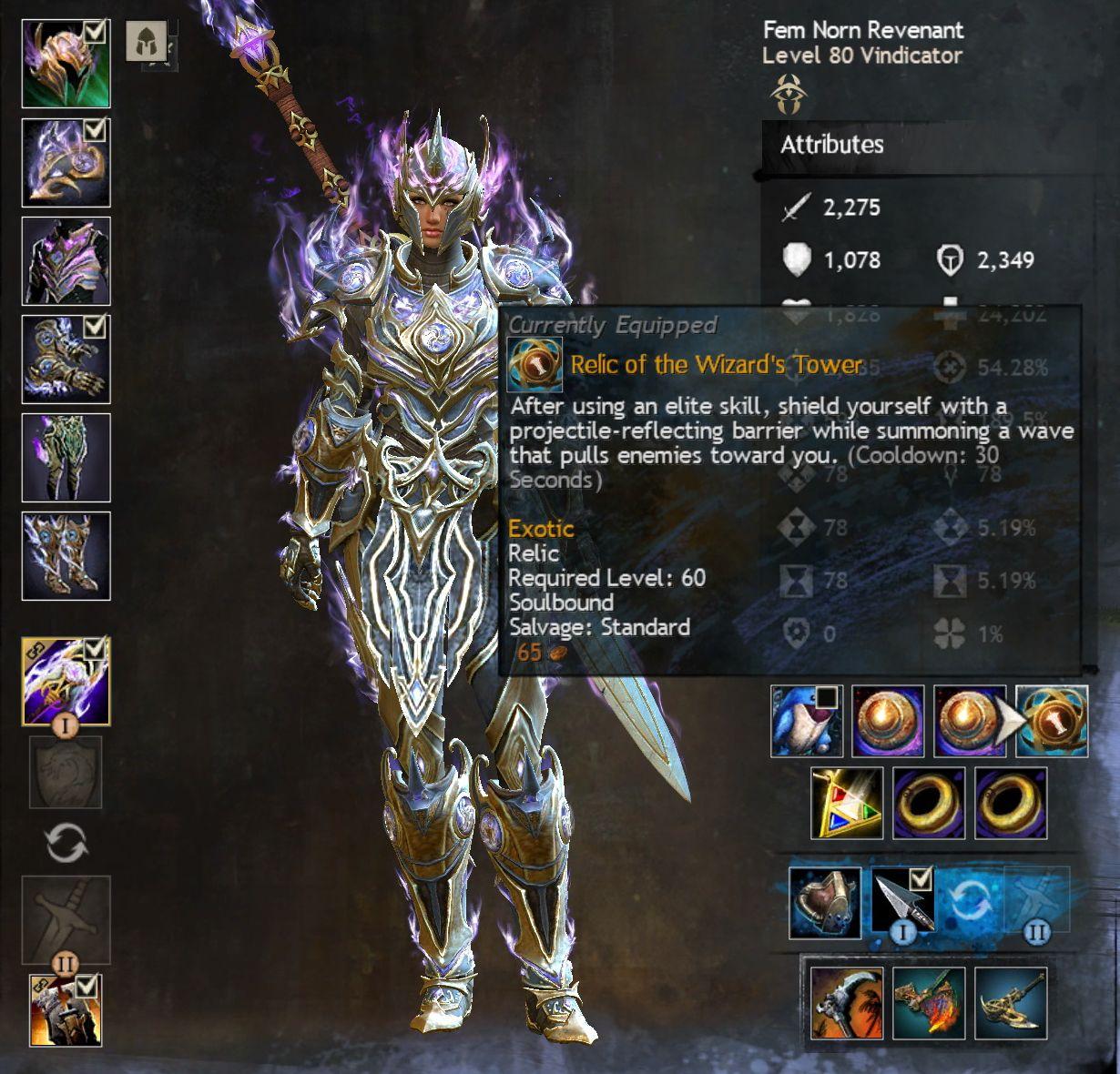Select the helmet armor slot
The height and width of the screenshot is (1074, 1120).
66,65
